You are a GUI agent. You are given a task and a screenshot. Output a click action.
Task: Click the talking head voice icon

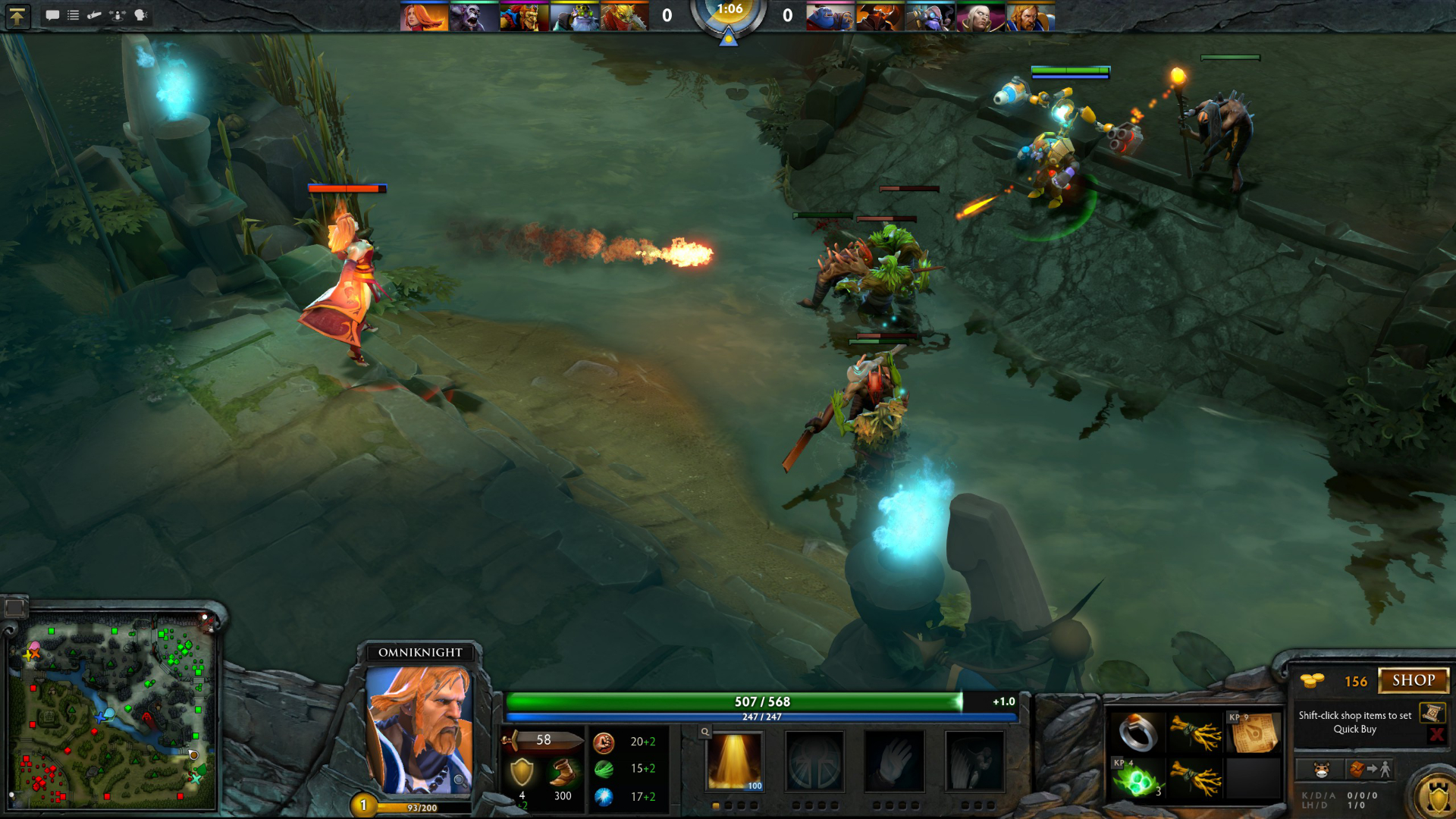click(140, 15)
